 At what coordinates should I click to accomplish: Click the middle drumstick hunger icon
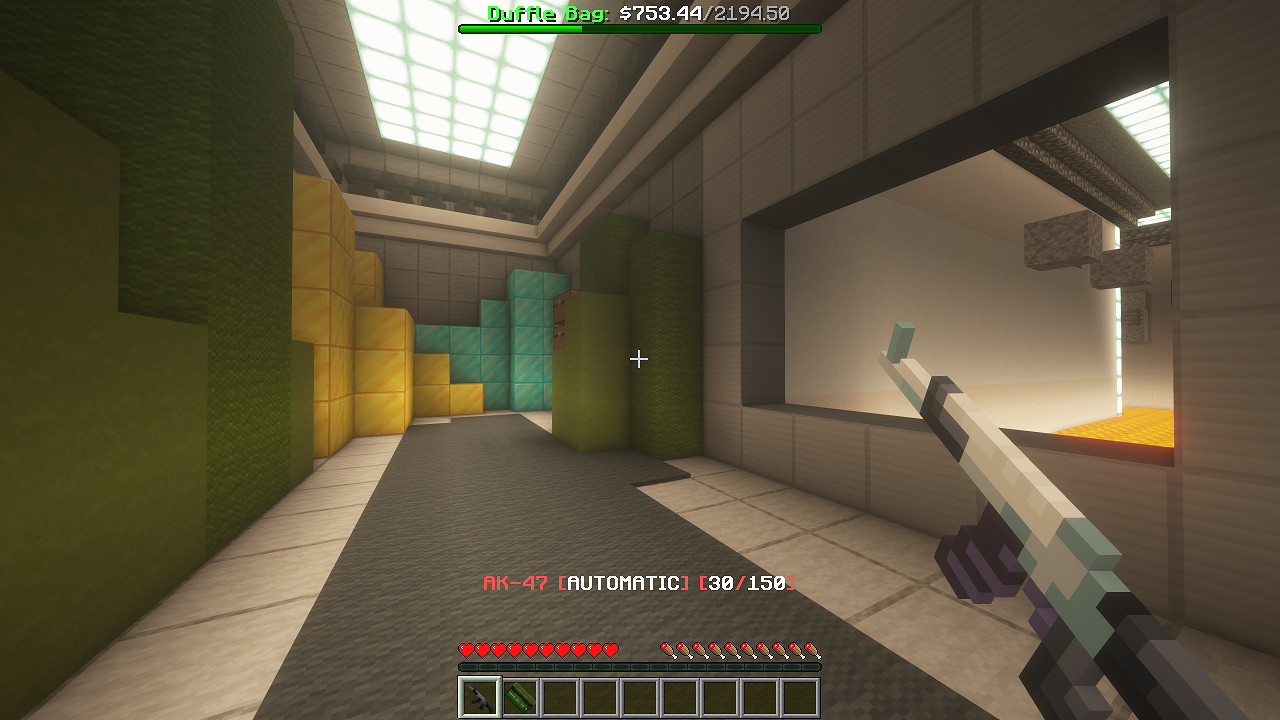[739, 648]
